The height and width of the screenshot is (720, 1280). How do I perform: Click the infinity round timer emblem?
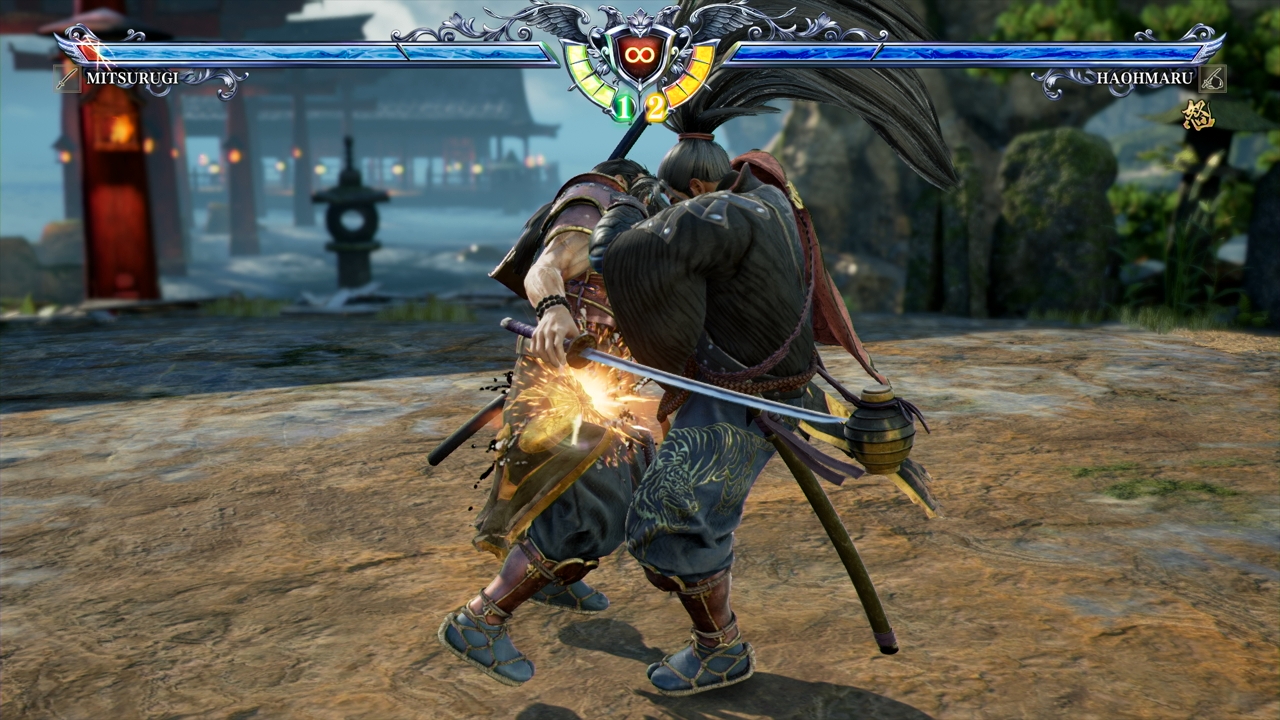(x=640, y=57)
